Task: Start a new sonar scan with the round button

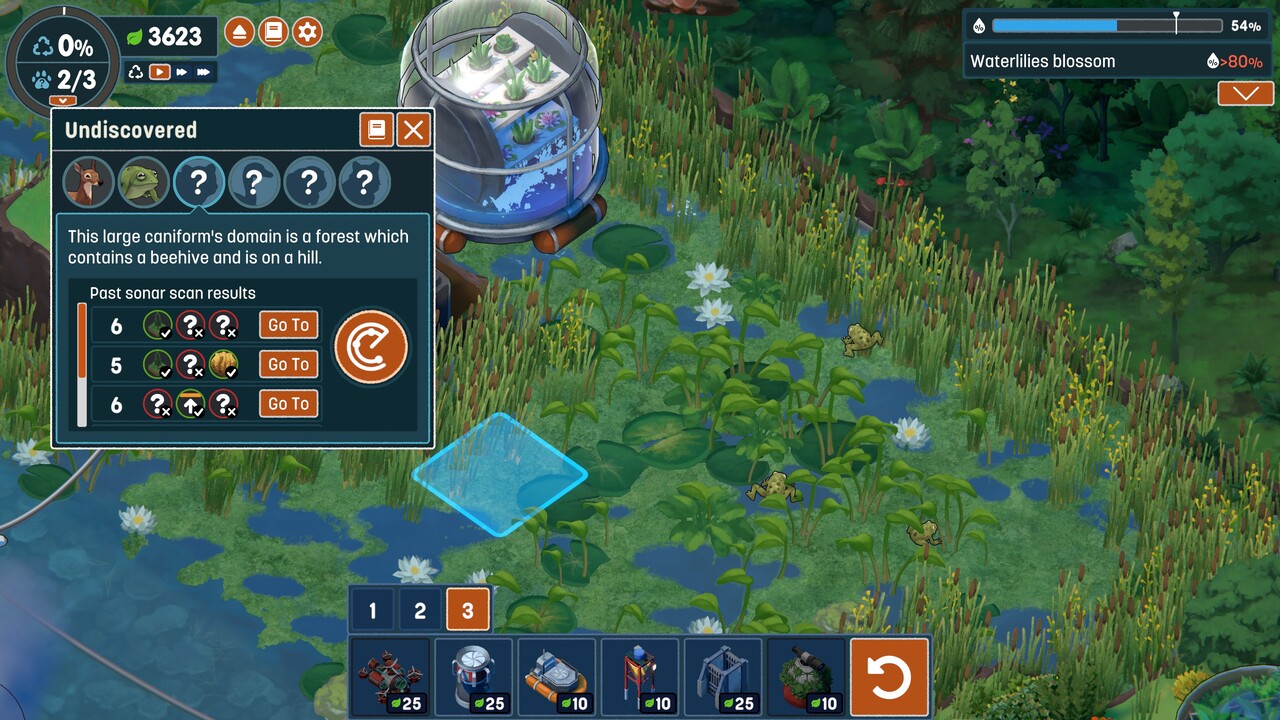Action: pos(370,347)
